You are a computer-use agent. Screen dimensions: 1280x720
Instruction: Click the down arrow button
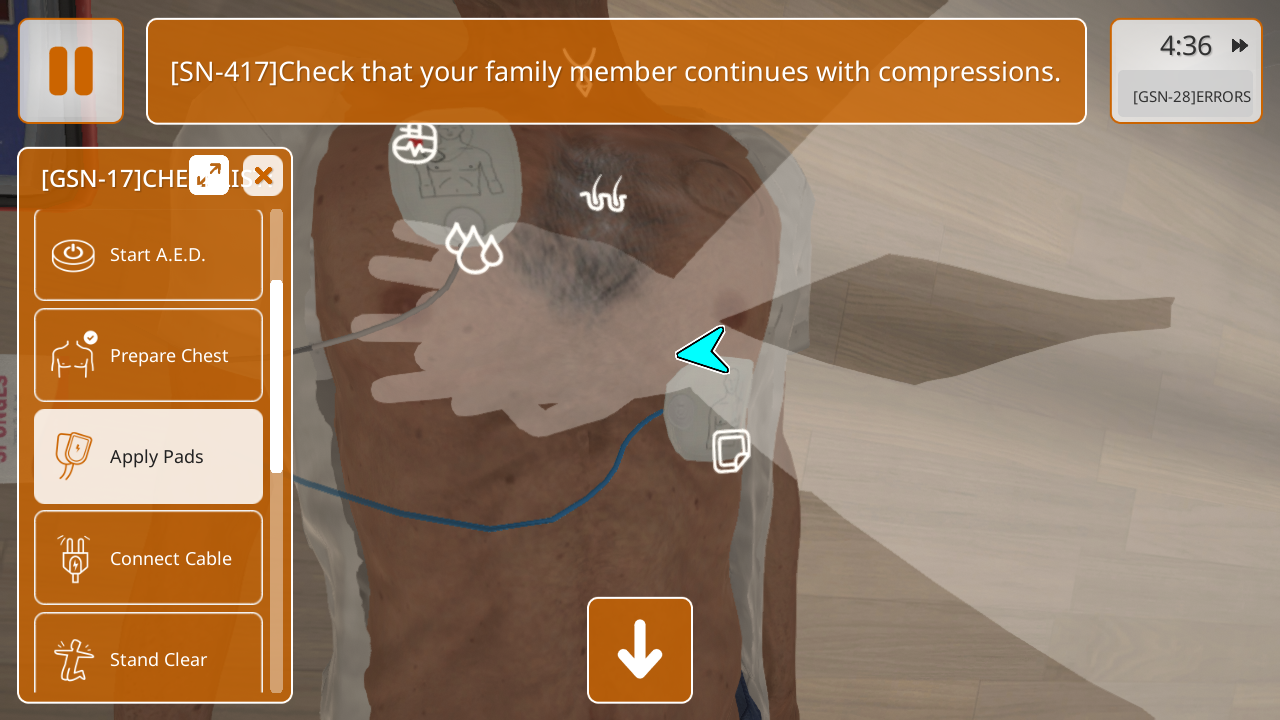pos(640,650)
